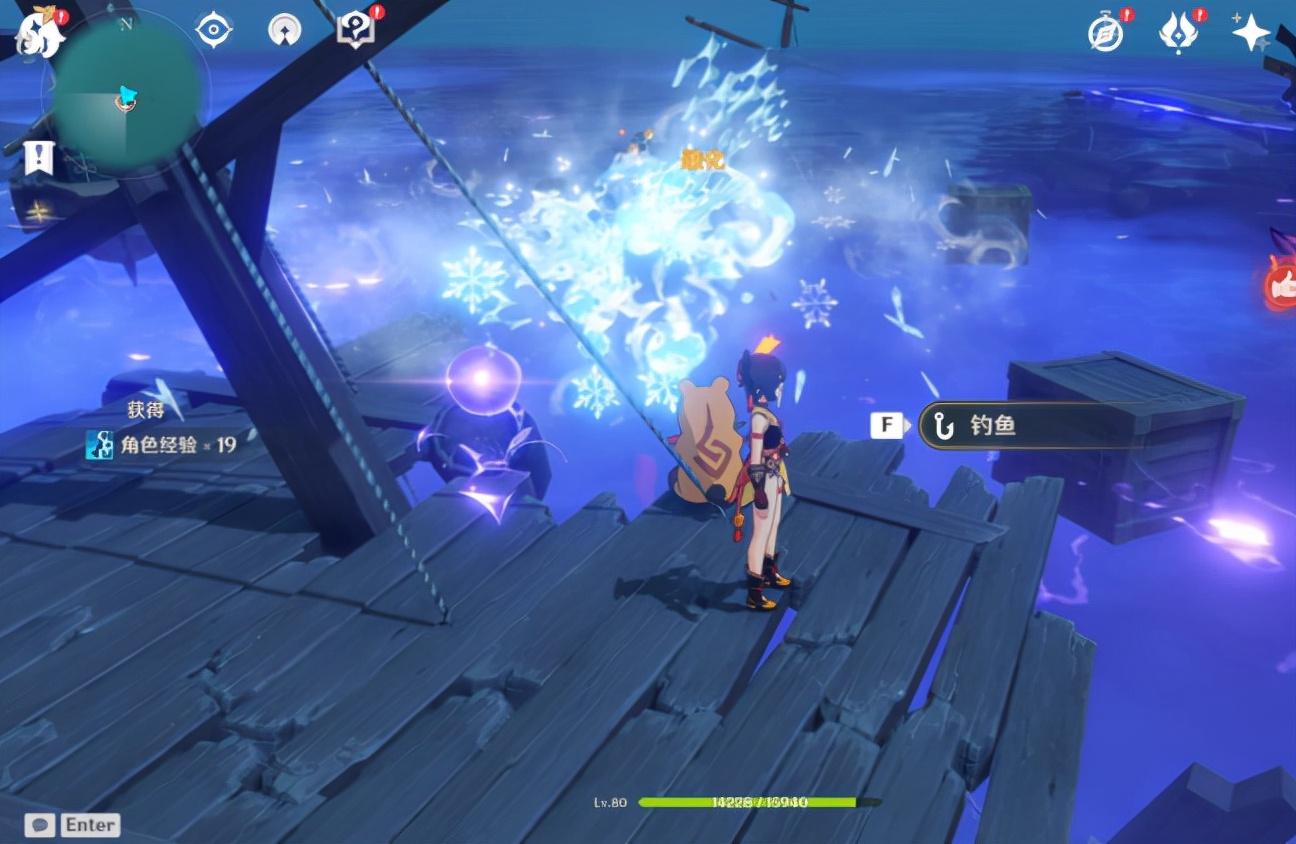
Task: Open the map from the minimap
Action: [x=125, y=95]
